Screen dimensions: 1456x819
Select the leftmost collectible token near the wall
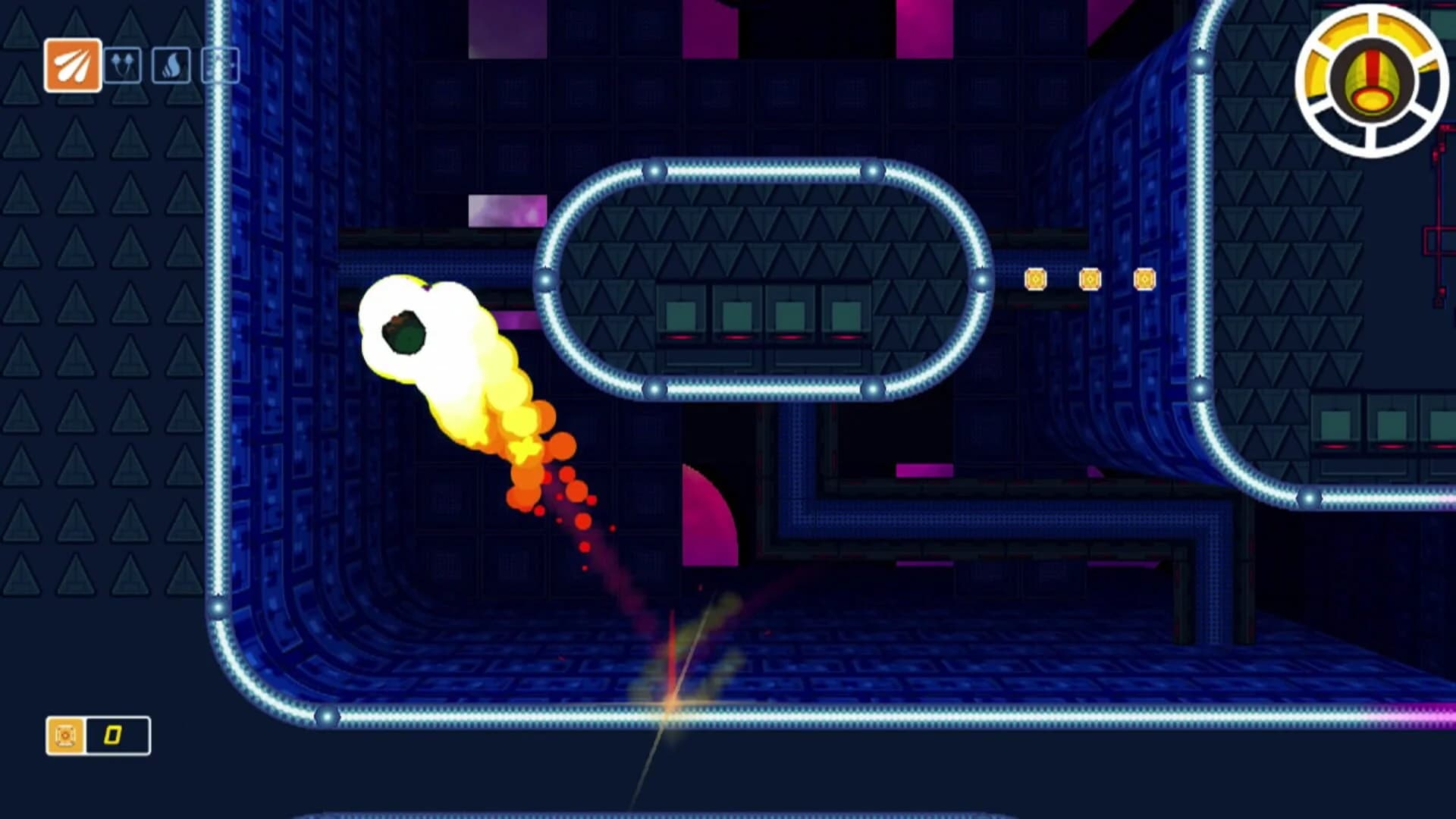pyautogui.click(x=1037, y=280)
